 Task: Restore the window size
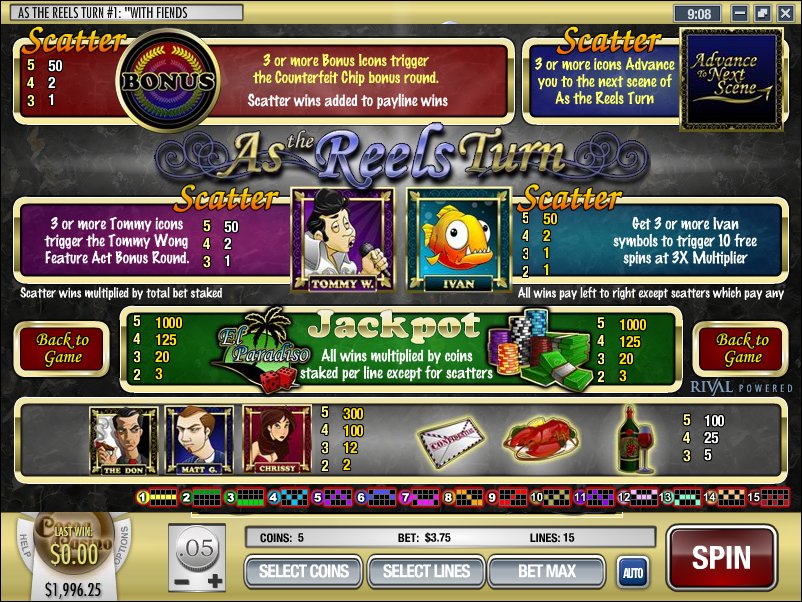pos(762,14)
